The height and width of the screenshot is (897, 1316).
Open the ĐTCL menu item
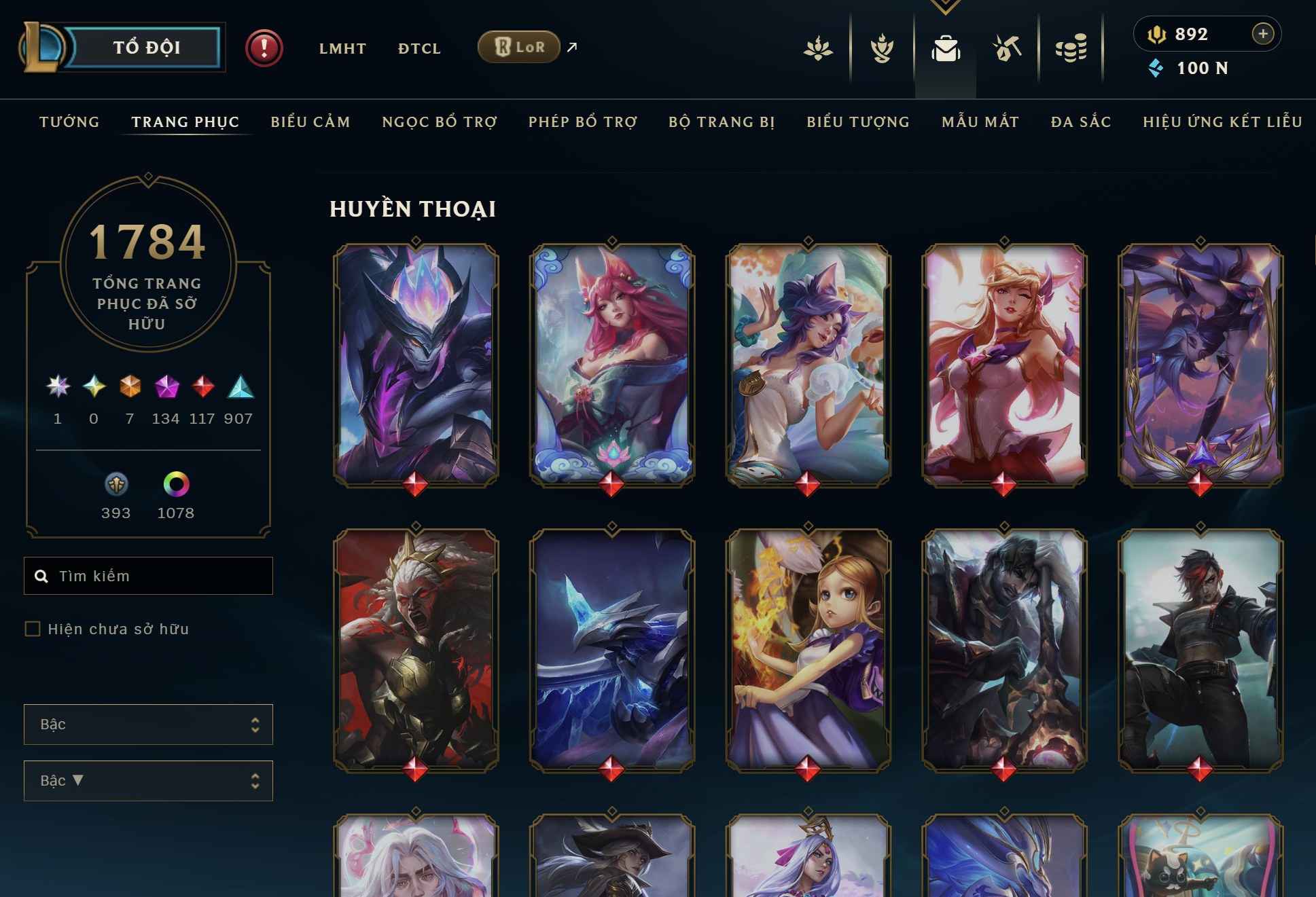[419, 48]
